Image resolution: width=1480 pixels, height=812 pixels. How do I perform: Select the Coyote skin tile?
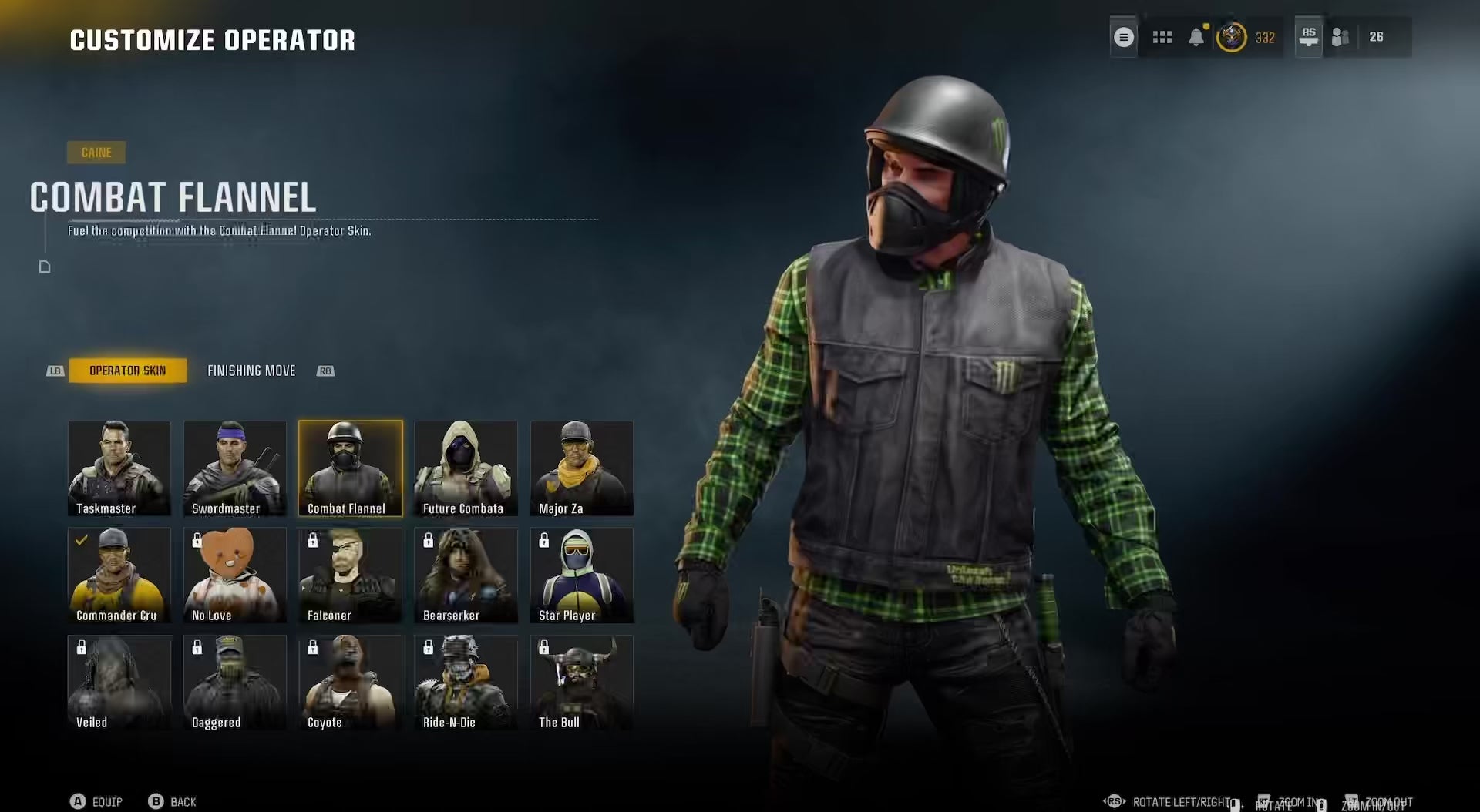click(x=351, y=682)
